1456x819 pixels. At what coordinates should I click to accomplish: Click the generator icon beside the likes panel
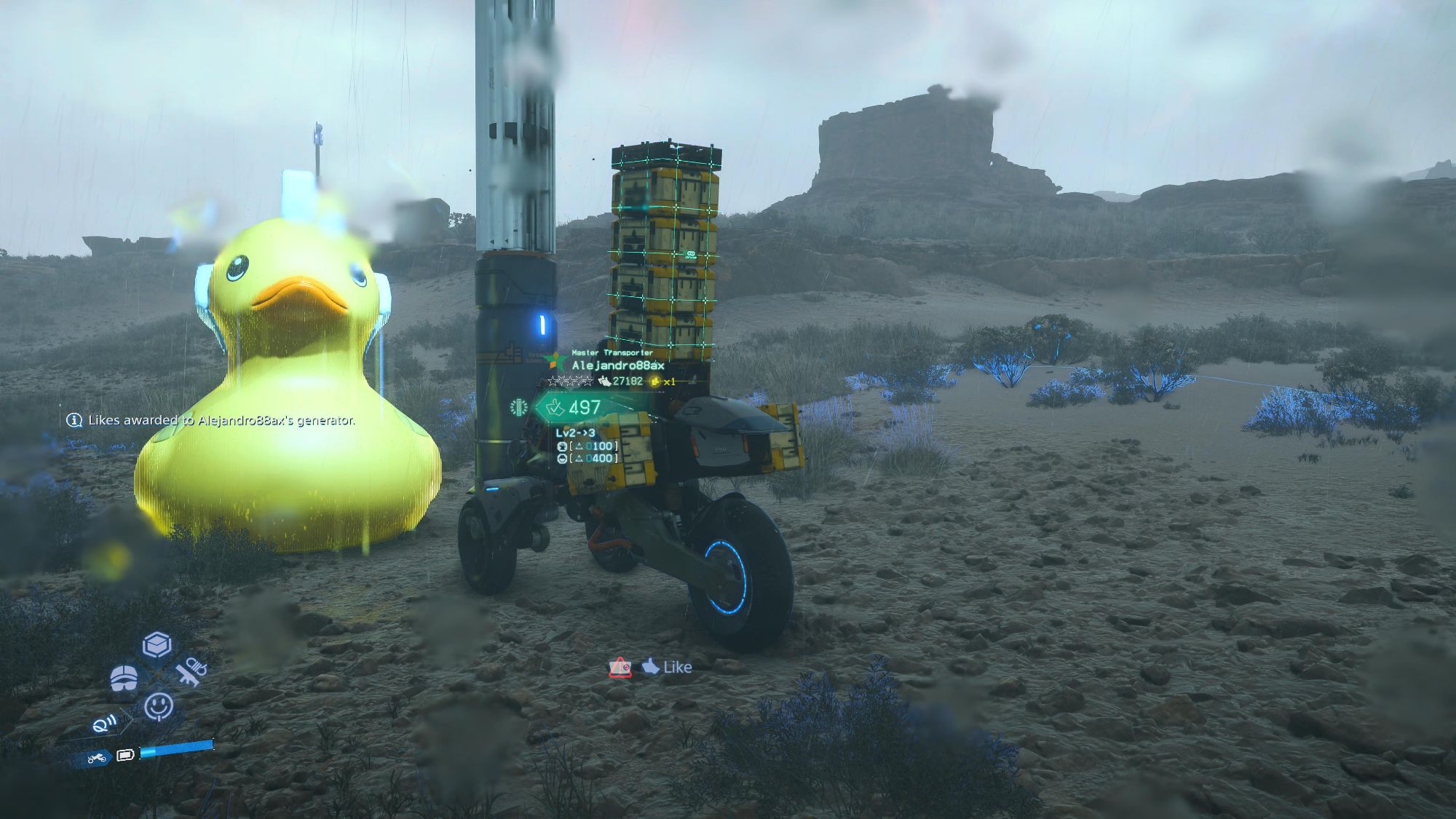coord(519,407)
